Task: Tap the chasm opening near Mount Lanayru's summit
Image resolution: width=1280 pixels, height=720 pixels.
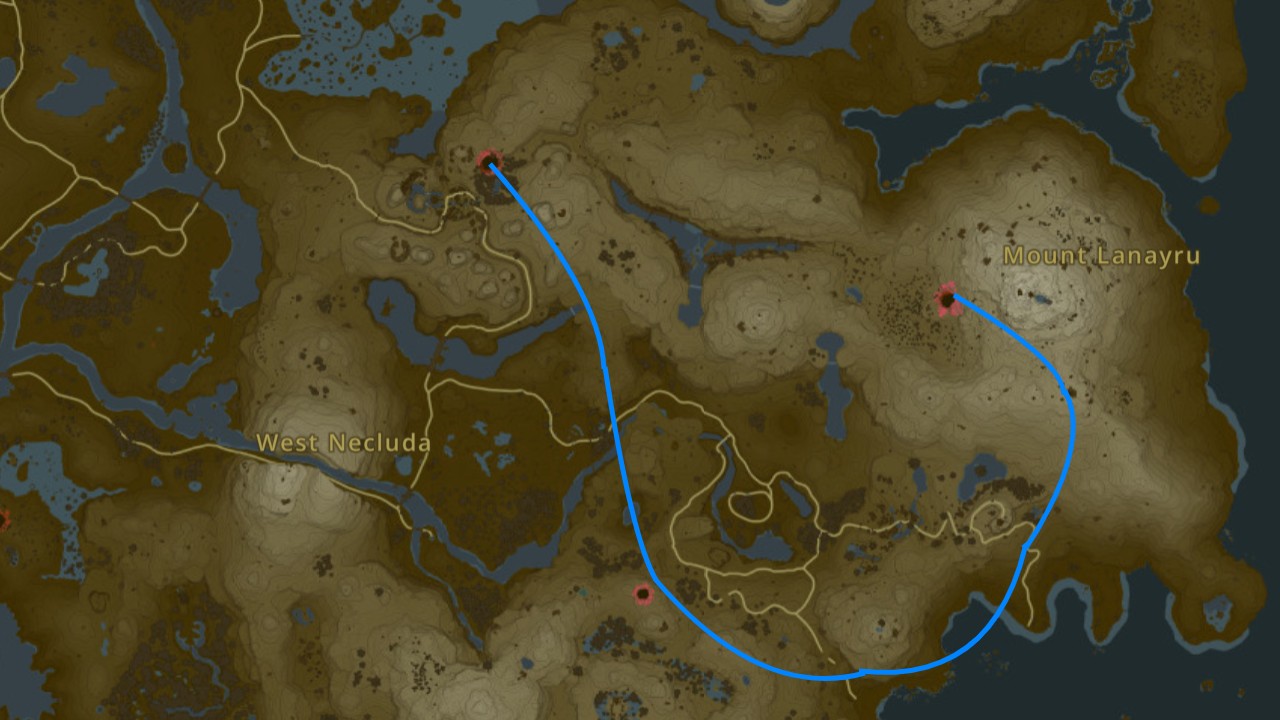Action: click(x=948, y=300)
